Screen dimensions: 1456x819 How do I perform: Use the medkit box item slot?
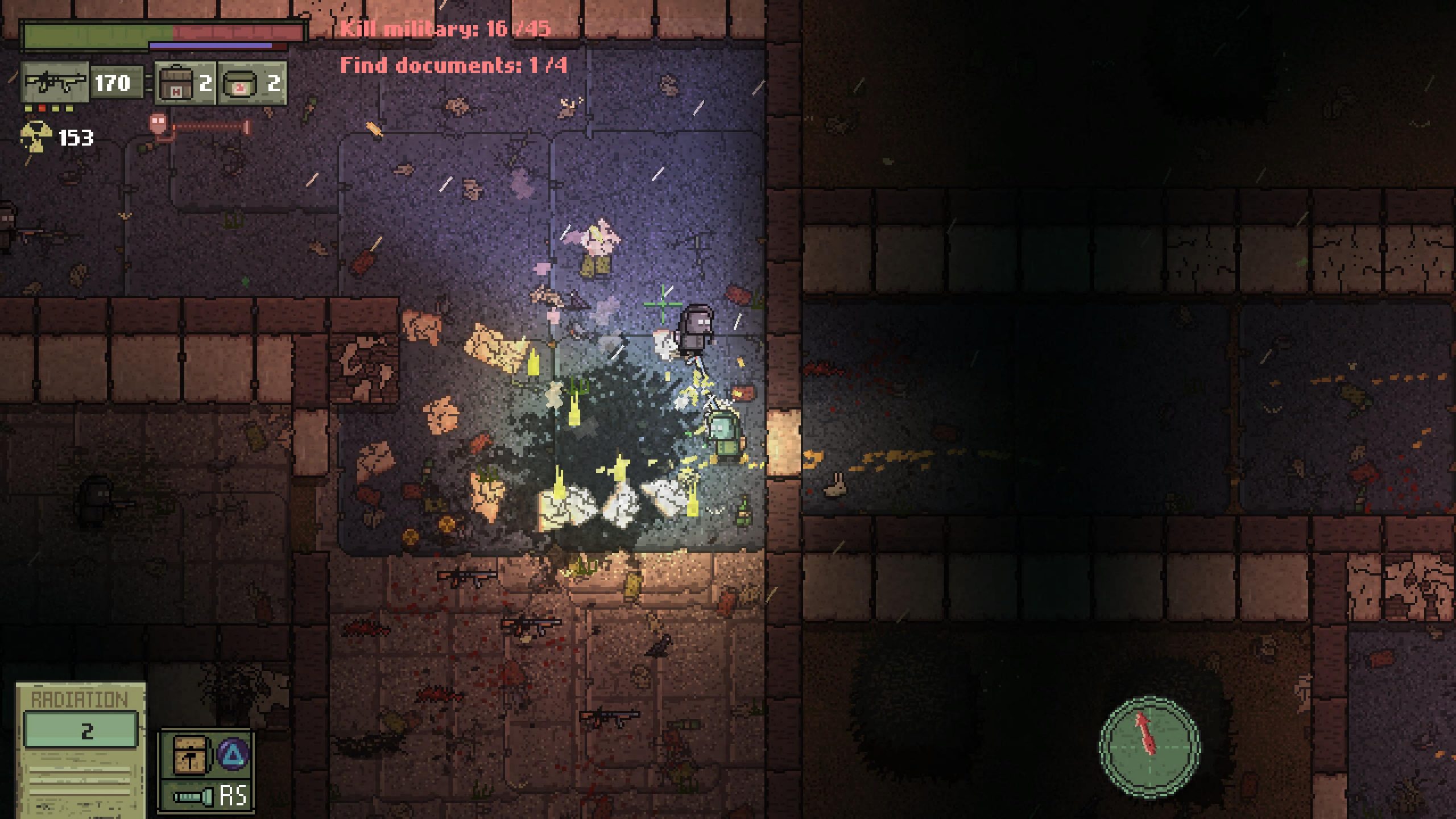[x=174, y=84]
